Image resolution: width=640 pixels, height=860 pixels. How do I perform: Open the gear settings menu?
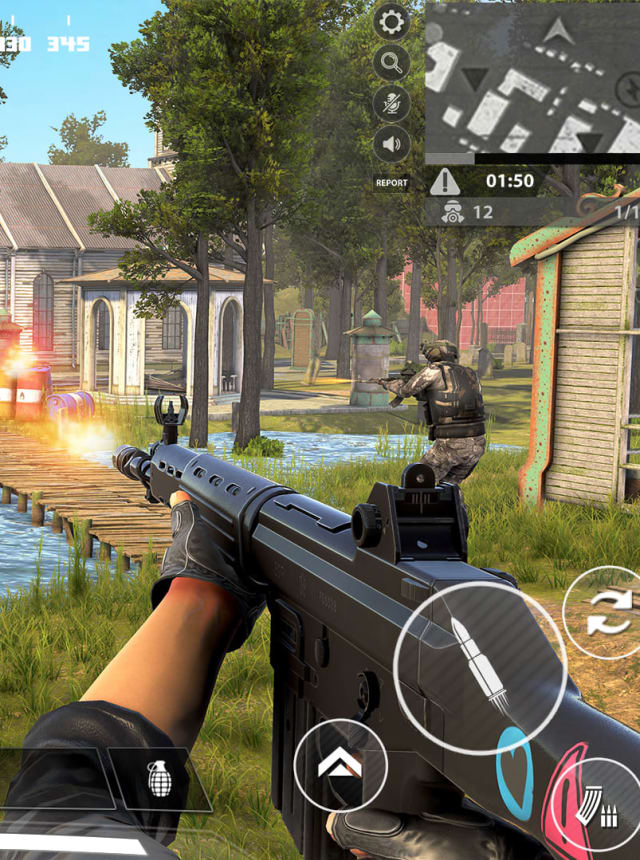pyautogui.click(x=391, y=21)
